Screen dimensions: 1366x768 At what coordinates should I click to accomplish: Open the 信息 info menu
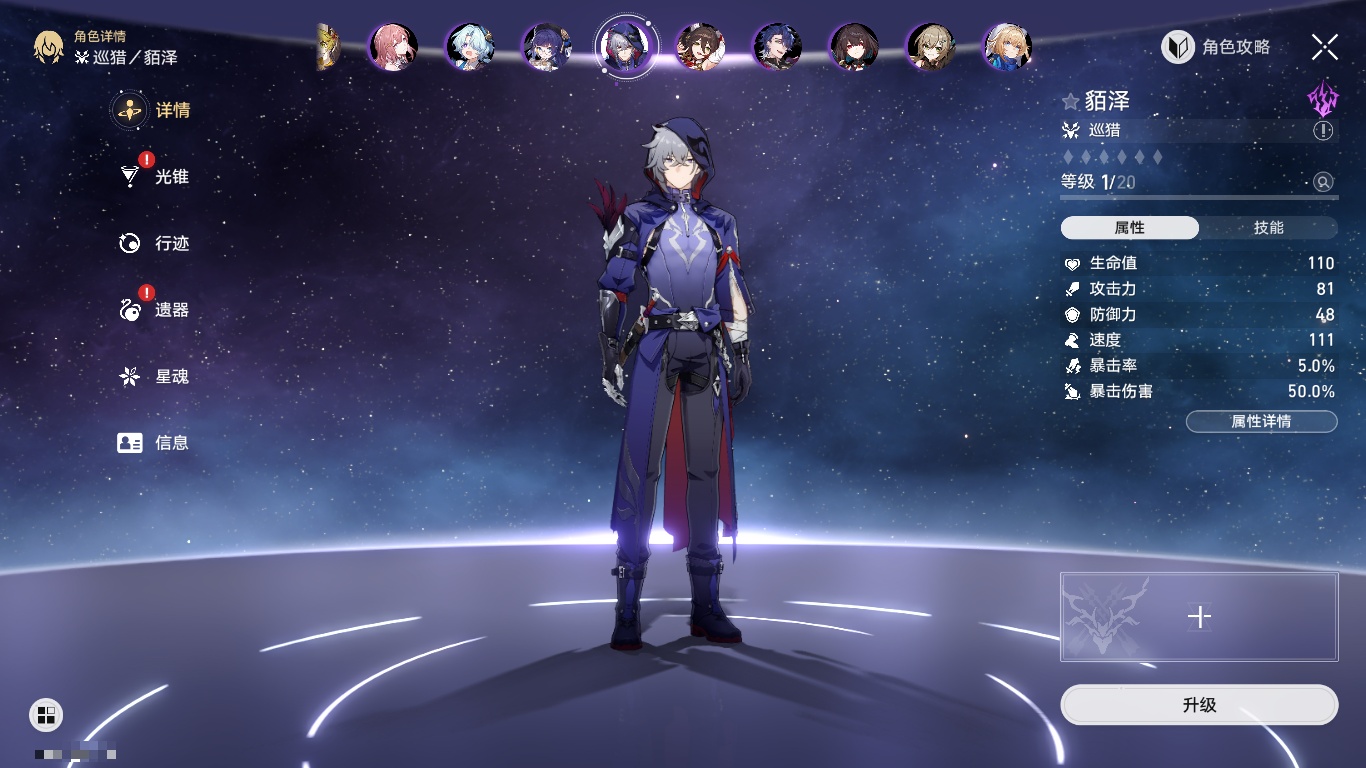pyautogui.click(x=155, y=442)
